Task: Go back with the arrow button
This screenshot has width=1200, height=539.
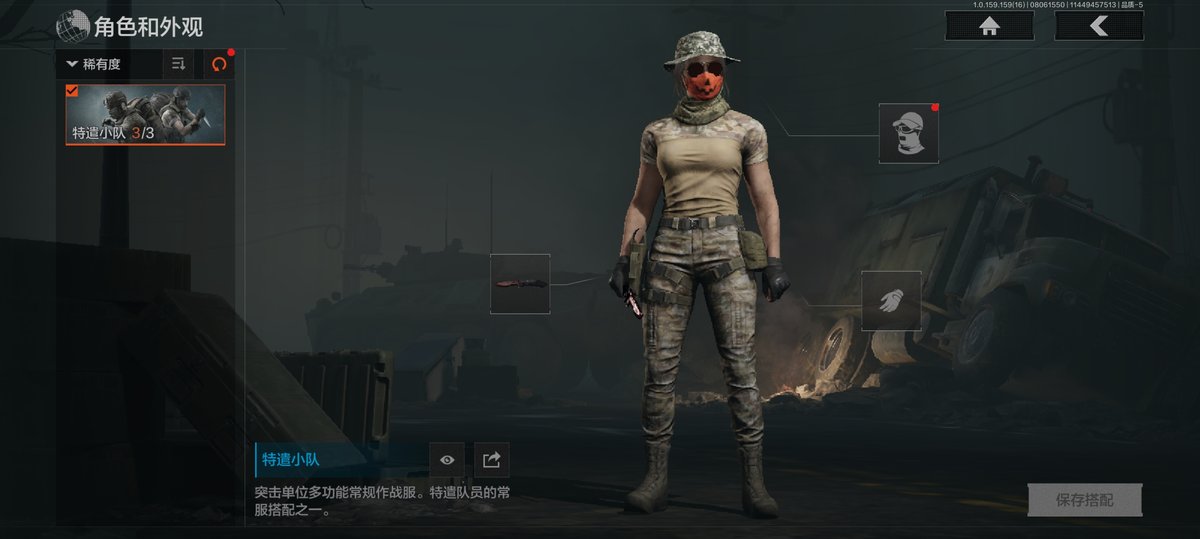Action: (1098, 27)
